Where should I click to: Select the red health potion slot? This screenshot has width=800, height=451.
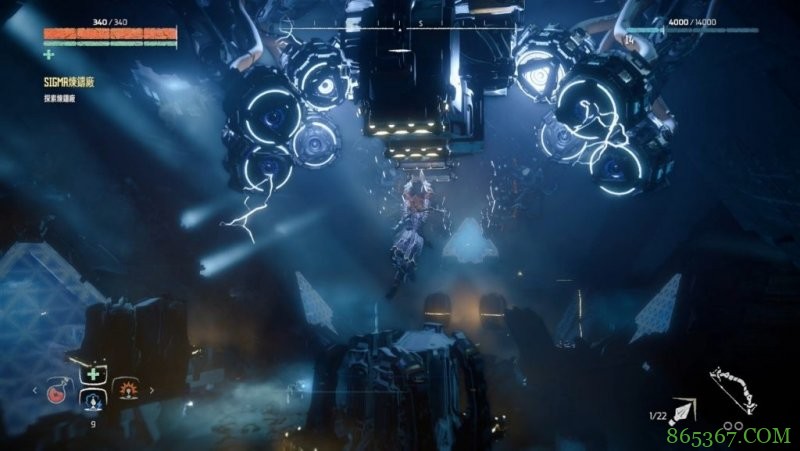(57, 393)
